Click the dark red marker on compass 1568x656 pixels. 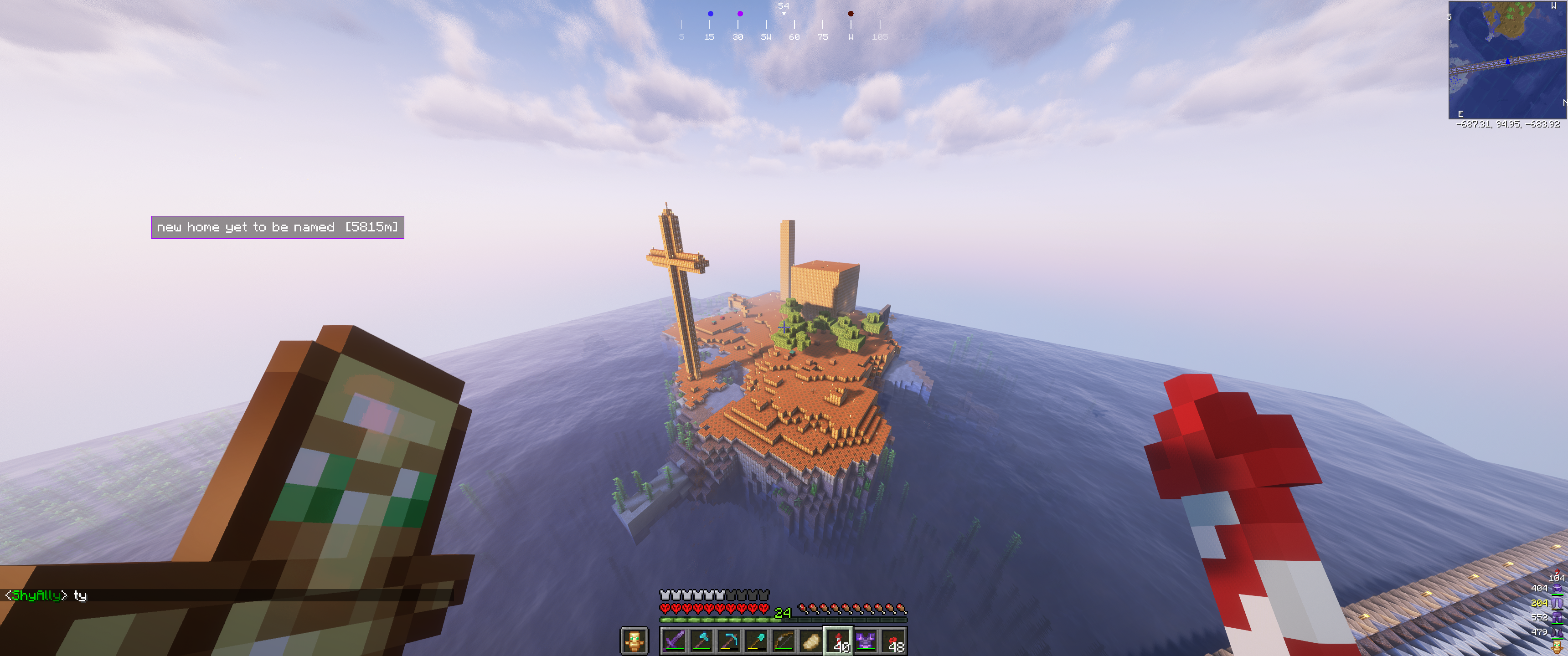pos(851,13)
